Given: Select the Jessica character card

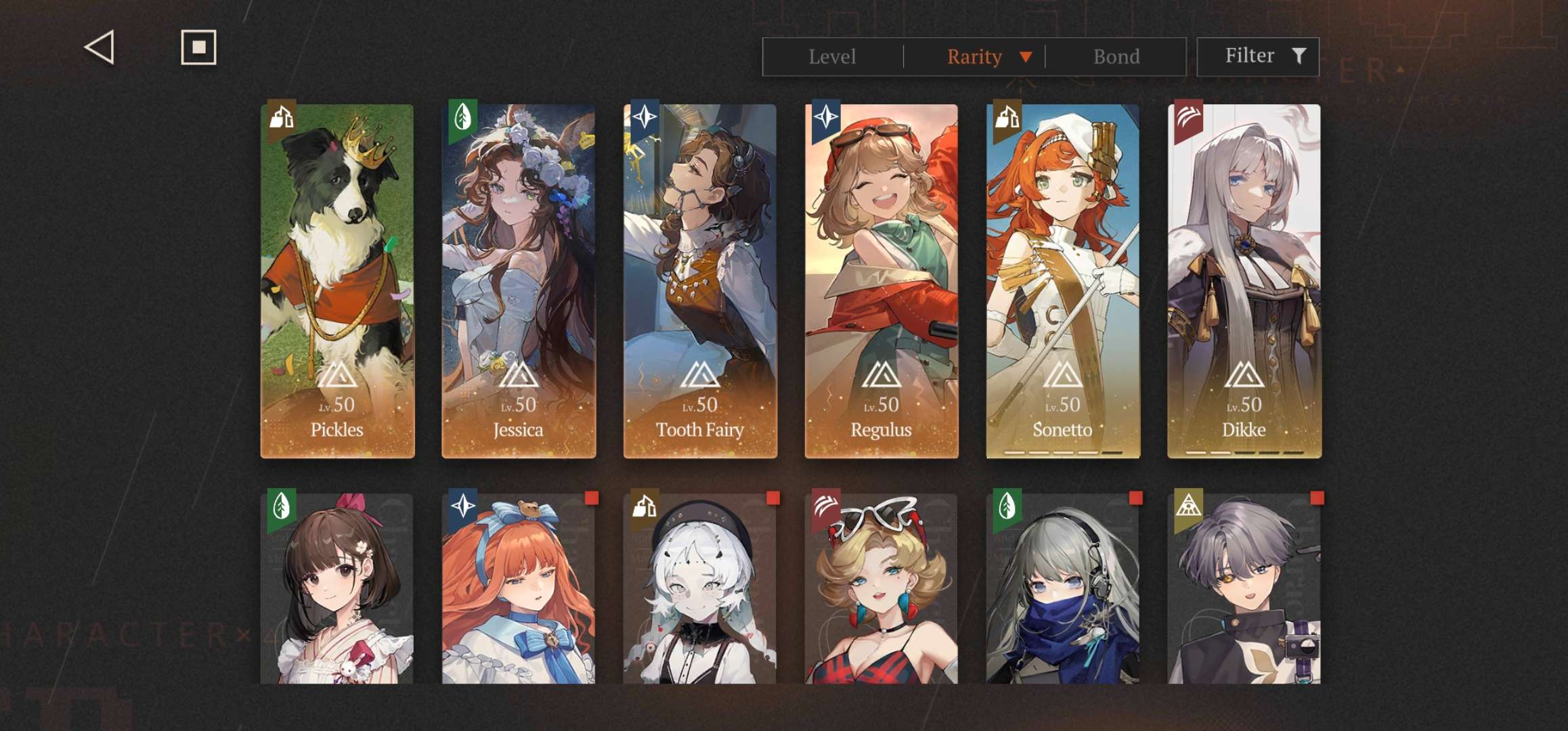Looking at the screenshot, I should click(x=519, y=281).
